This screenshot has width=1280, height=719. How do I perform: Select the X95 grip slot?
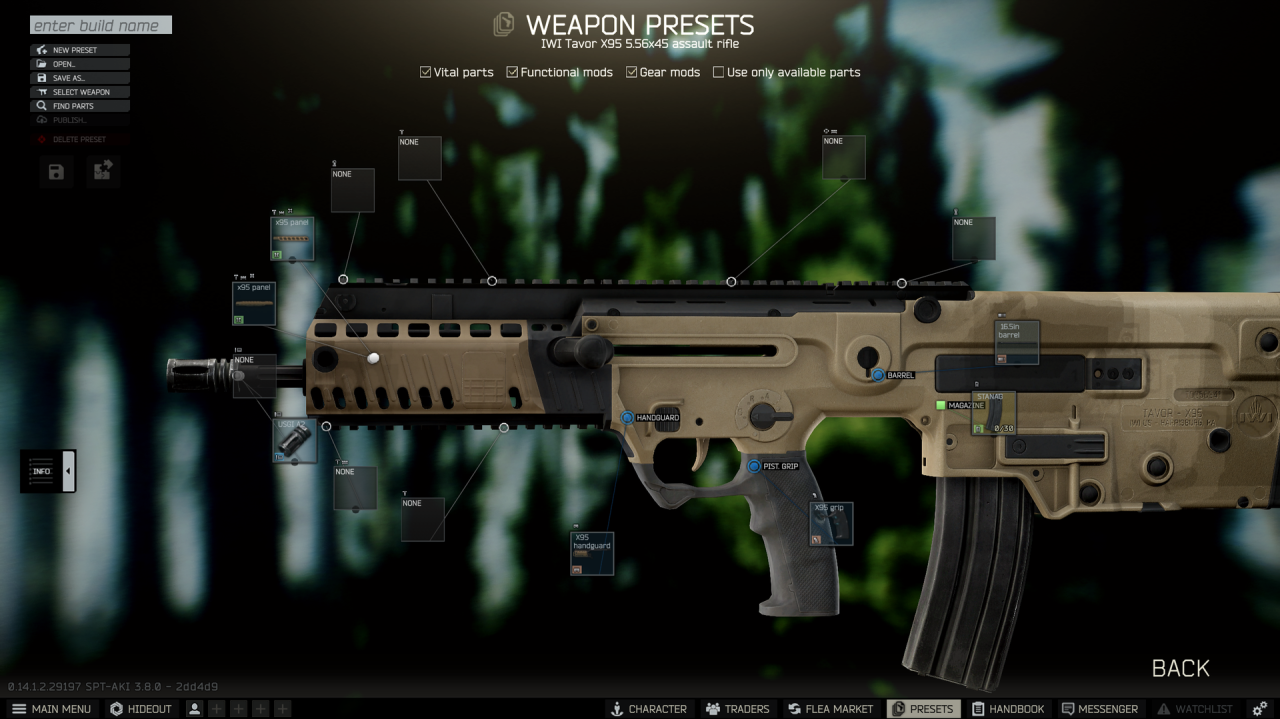[x=831, y=523]
